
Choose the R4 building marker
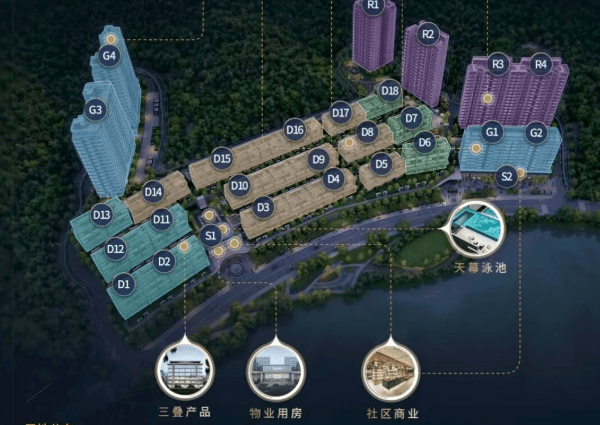pos(541,65)
